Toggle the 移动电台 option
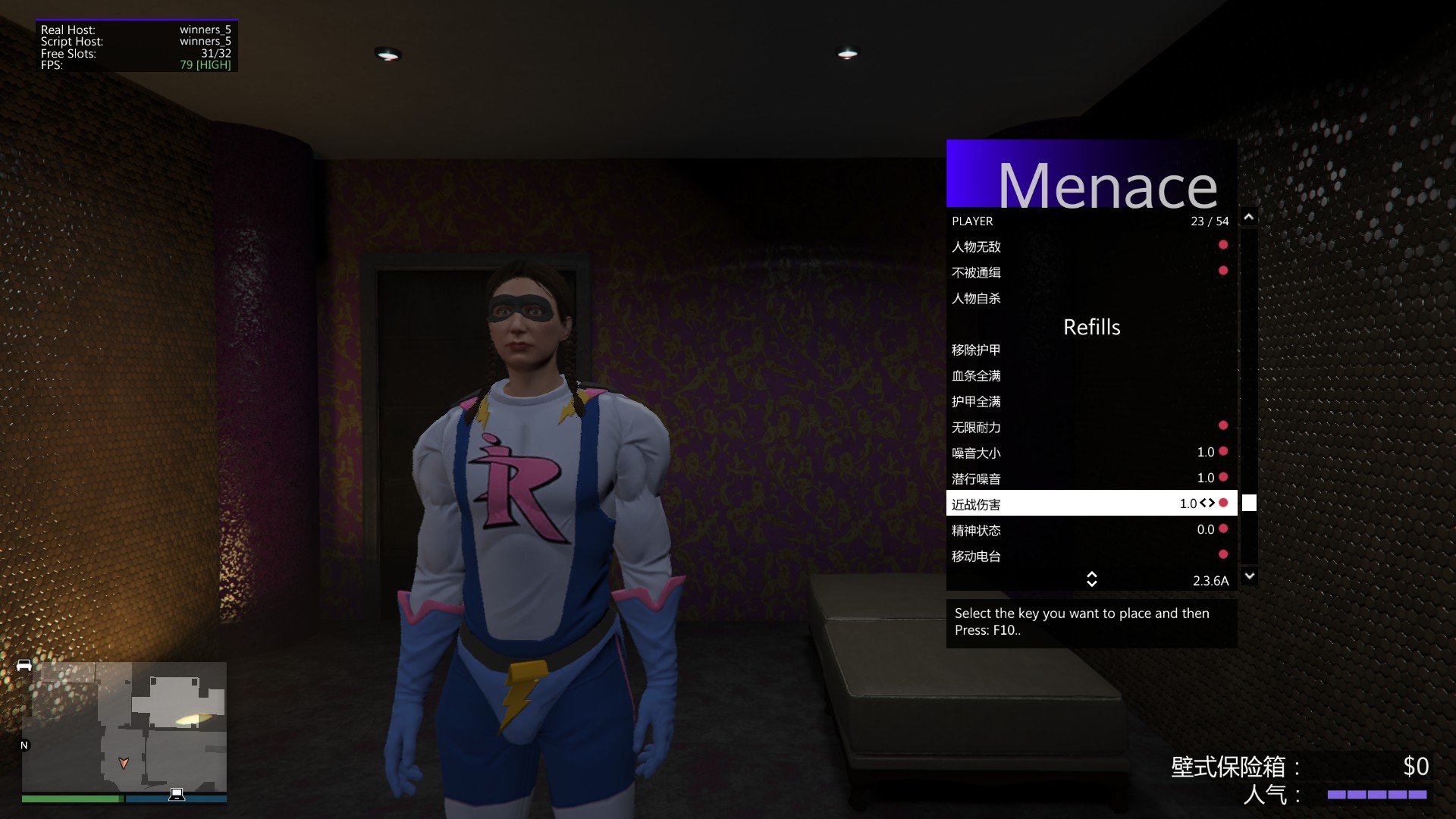Screen dimensions: 1456x819 point(1090,556)
